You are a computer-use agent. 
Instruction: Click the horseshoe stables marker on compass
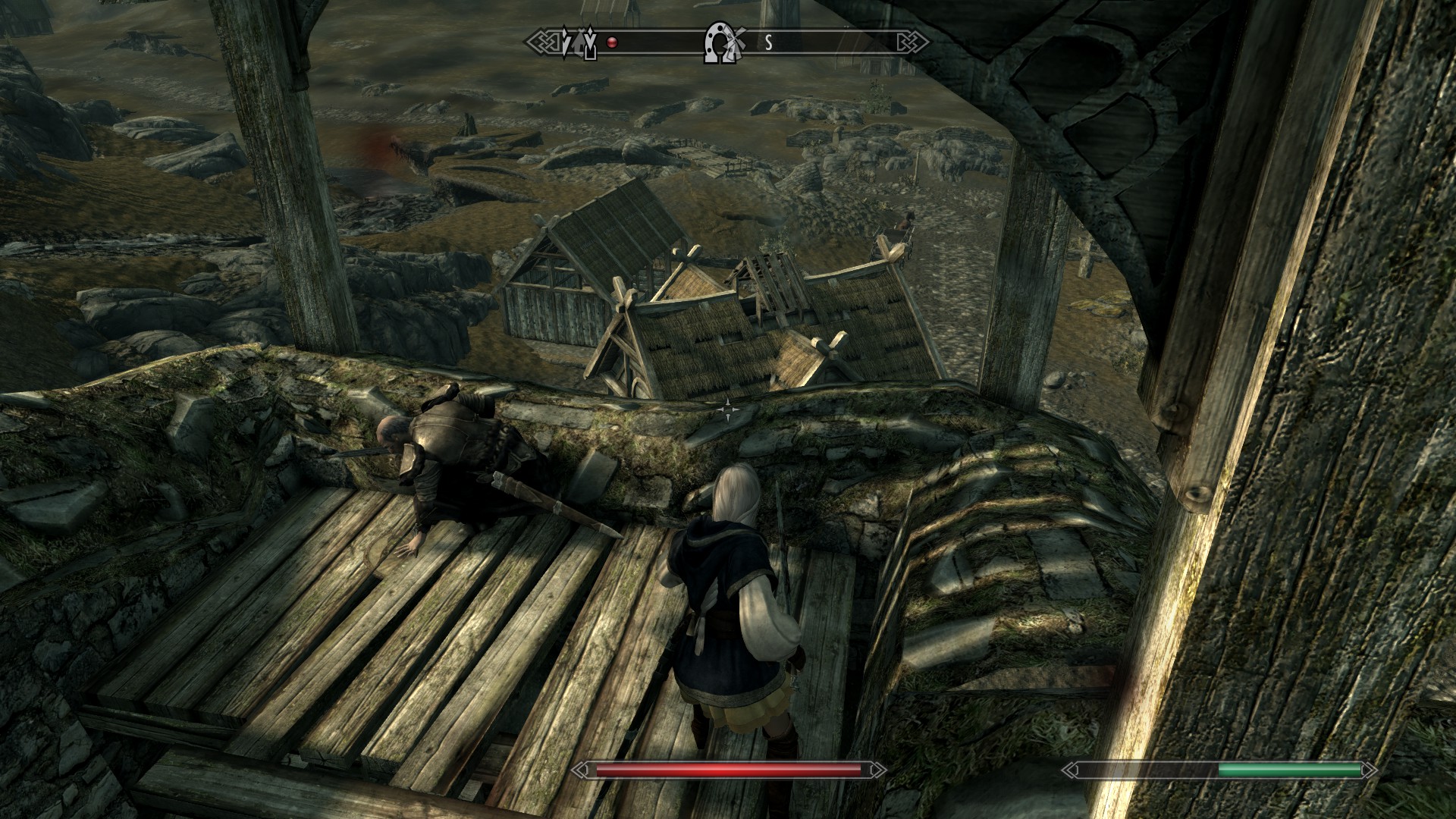[x=715, y=42]
